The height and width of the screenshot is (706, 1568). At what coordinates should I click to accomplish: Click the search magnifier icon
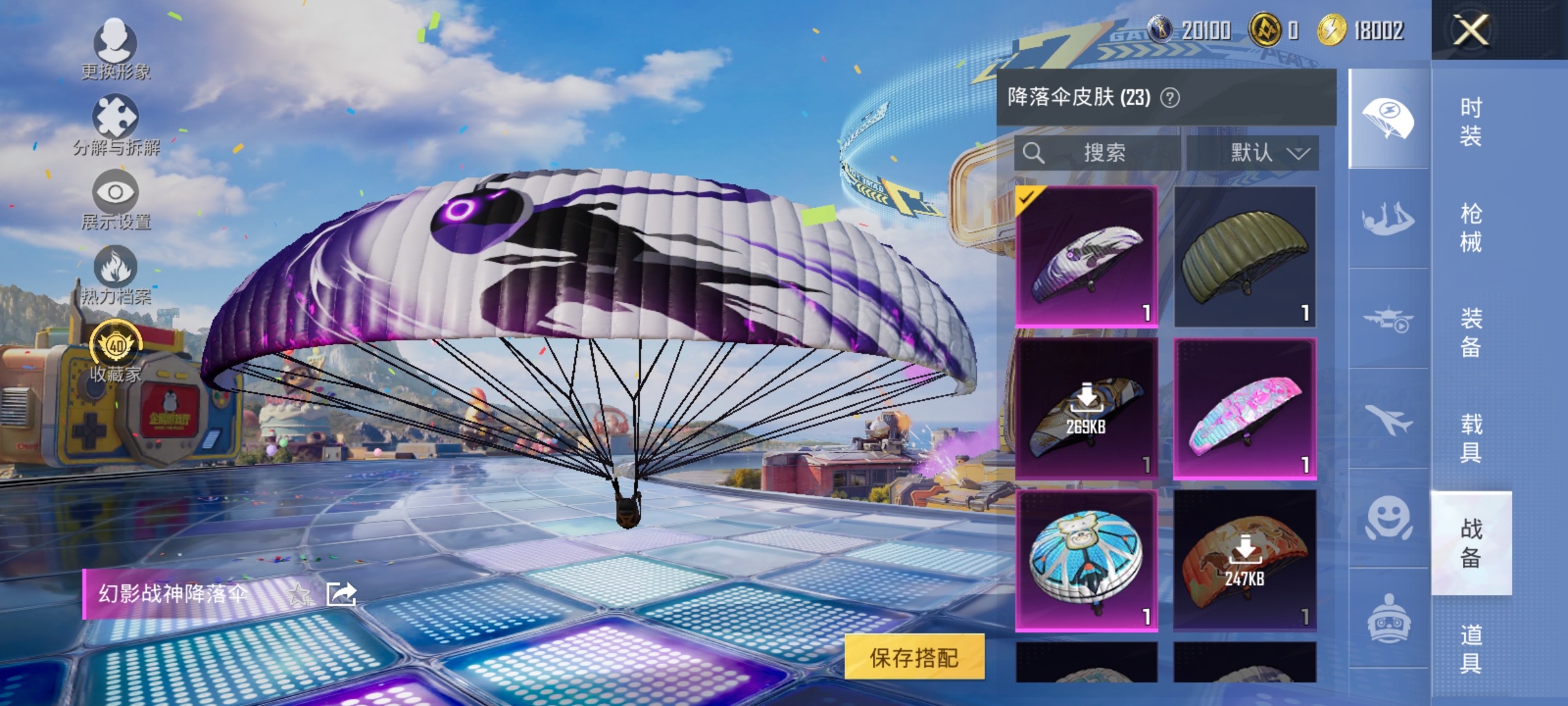point(1034,152)
